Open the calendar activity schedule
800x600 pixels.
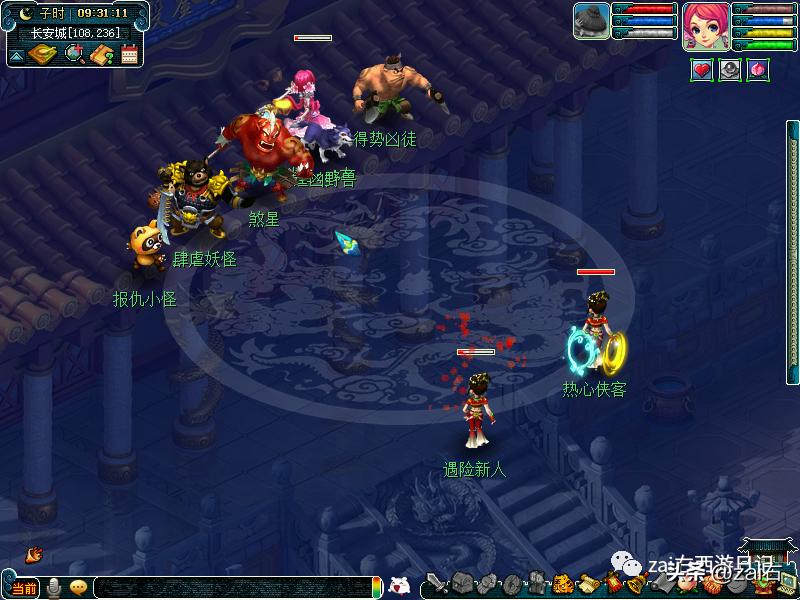pyautogui.click(x=129, y=54)
